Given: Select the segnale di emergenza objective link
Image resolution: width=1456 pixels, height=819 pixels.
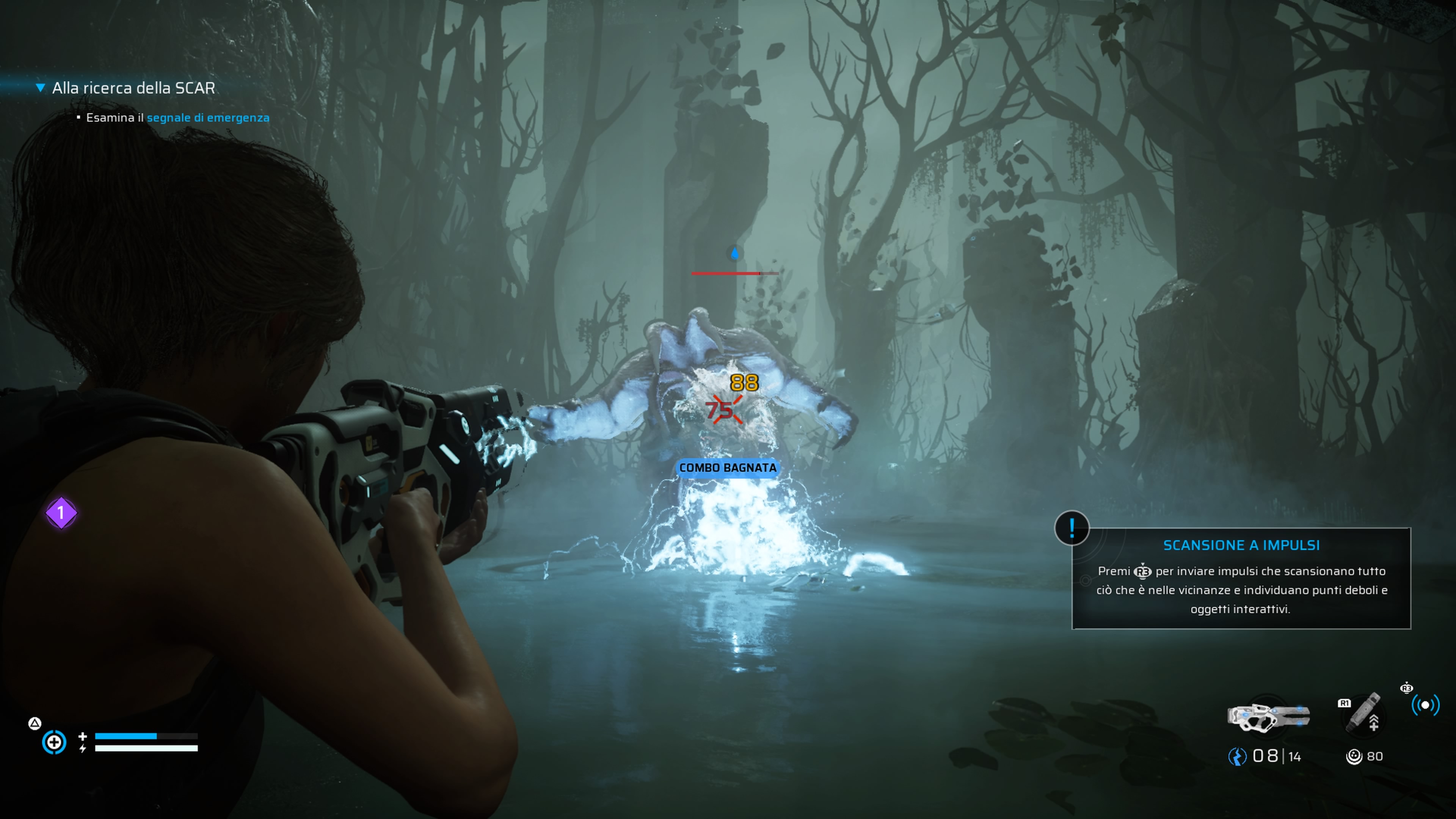Looking at the screenshot, I should (x=208, y=118).
